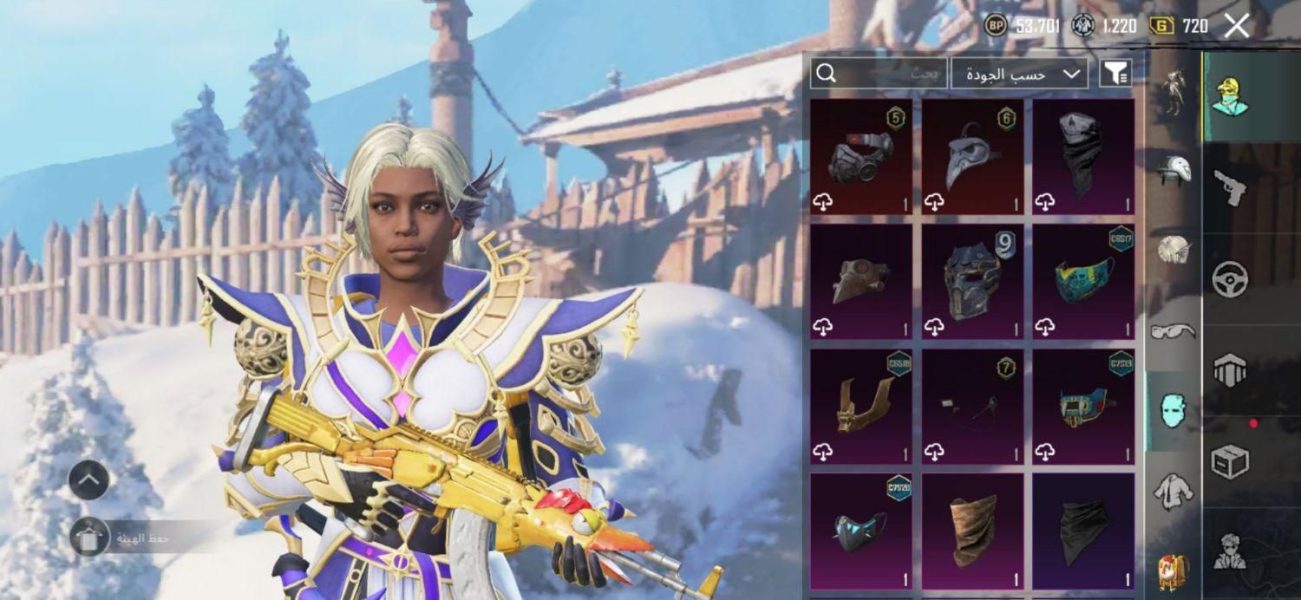Open the item filter options
1301x600 pixels.
pyautogui.click(x=1115, y=72)
